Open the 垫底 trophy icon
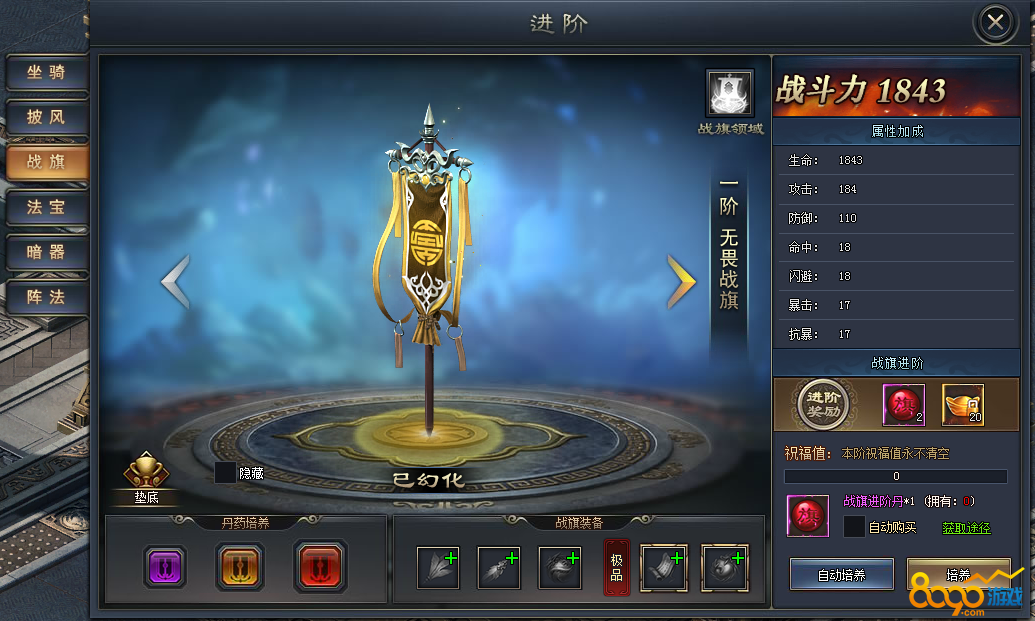1035x621 pixels. coord(145,474)
